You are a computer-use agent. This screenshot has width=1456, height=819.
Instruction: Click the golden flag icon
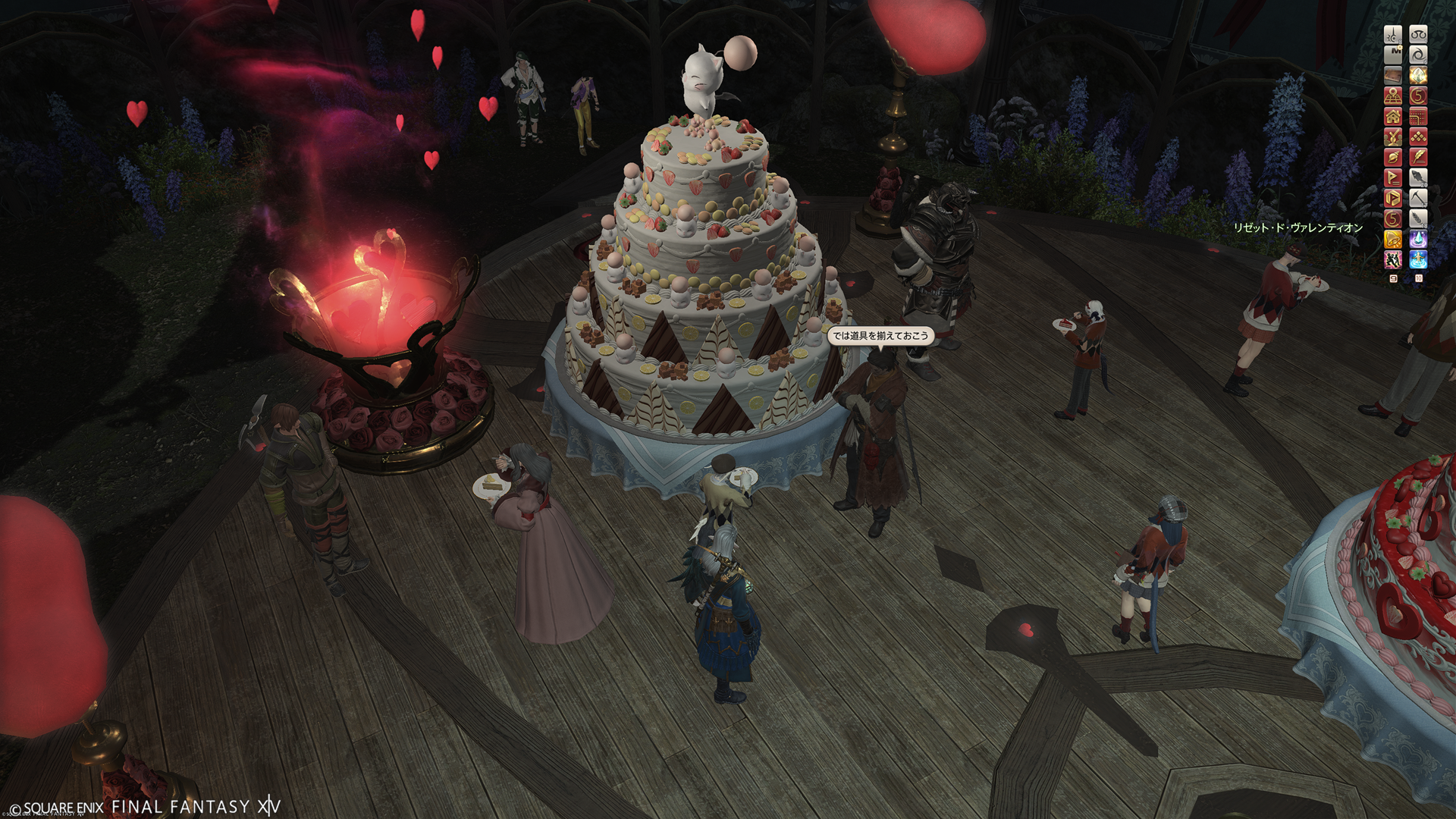point(1393,177)
